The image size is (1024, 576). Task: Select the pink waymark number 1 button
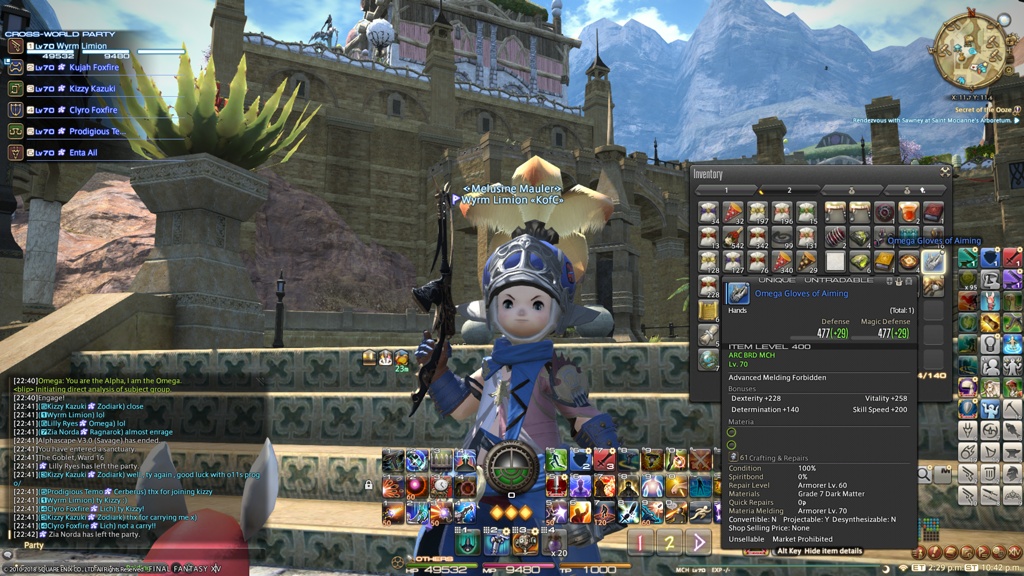point(641,543)
